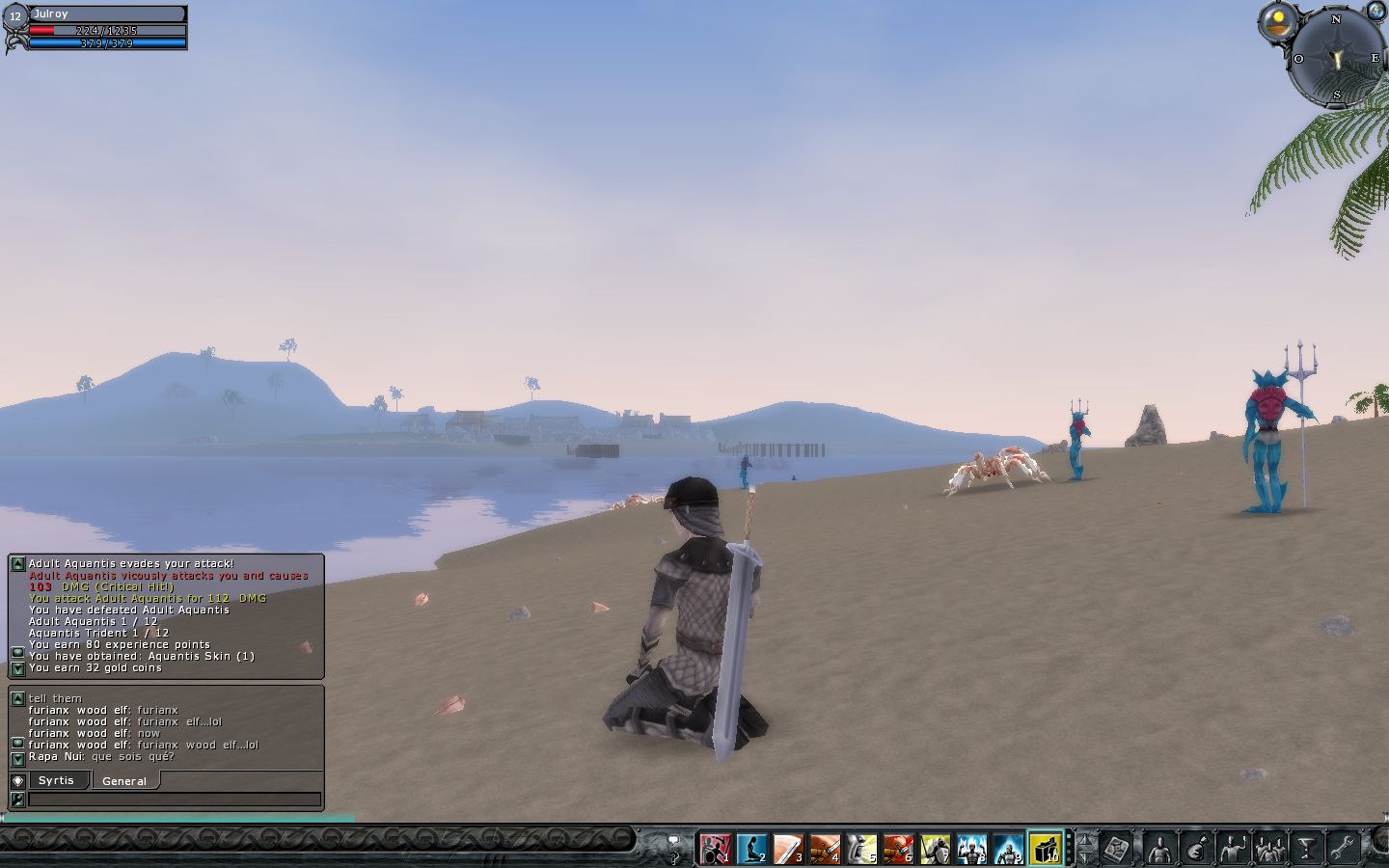Use the yellow knight stance in slot 7
This screenshot has height=868, width=1389.
point(935,849)
